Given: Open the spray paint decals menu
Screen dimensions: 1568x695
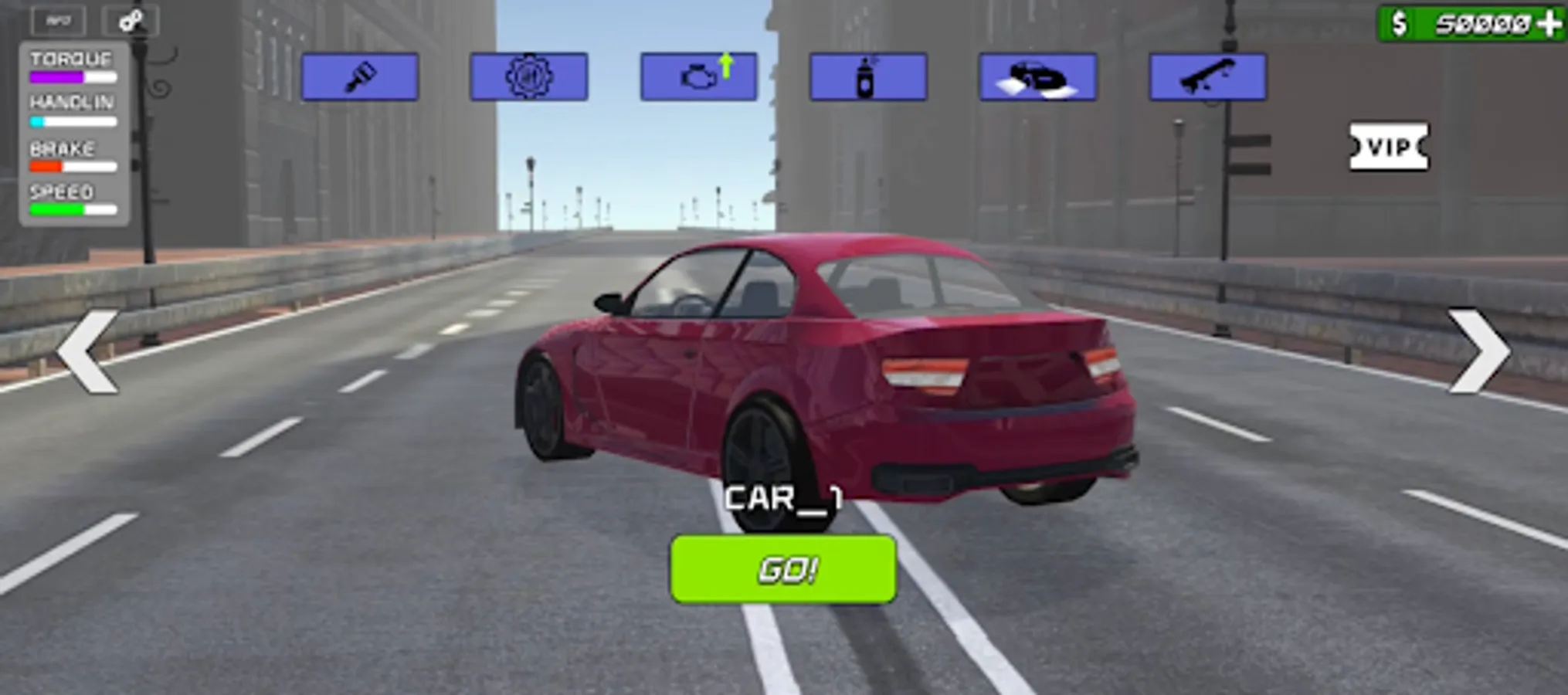Looking at the screenshot, I should coord(867,76).
